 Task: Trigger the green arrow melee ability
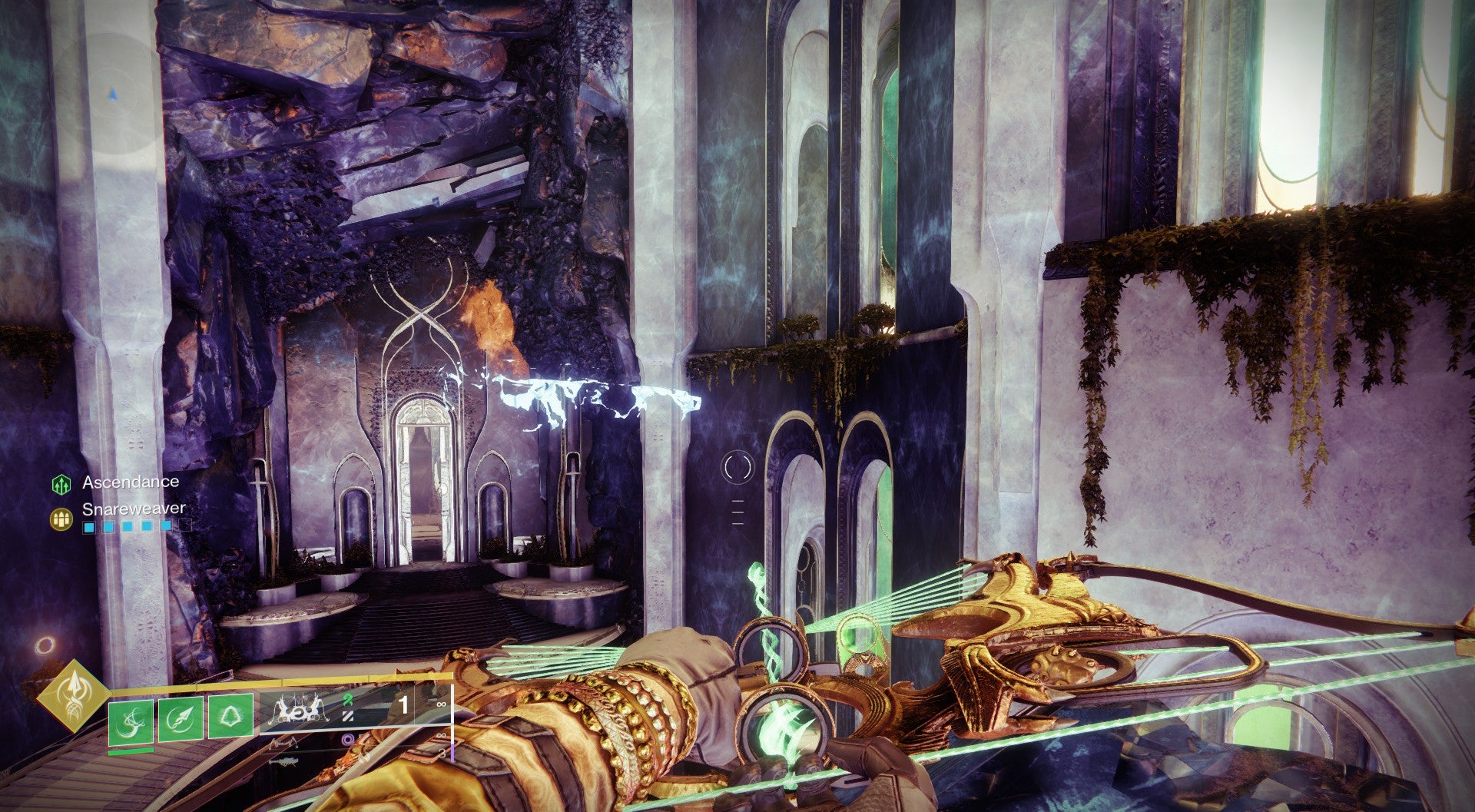[x=181, y=719]
